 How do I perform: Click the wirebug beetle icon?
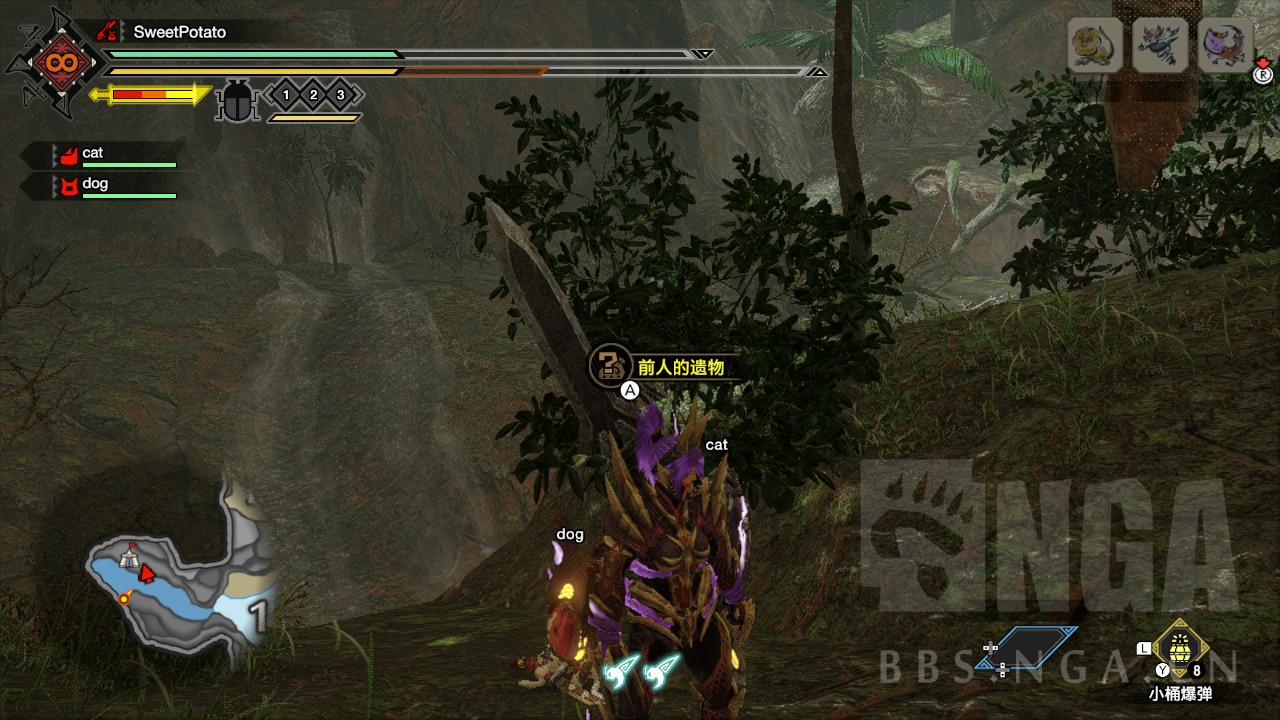pos(238,100)
